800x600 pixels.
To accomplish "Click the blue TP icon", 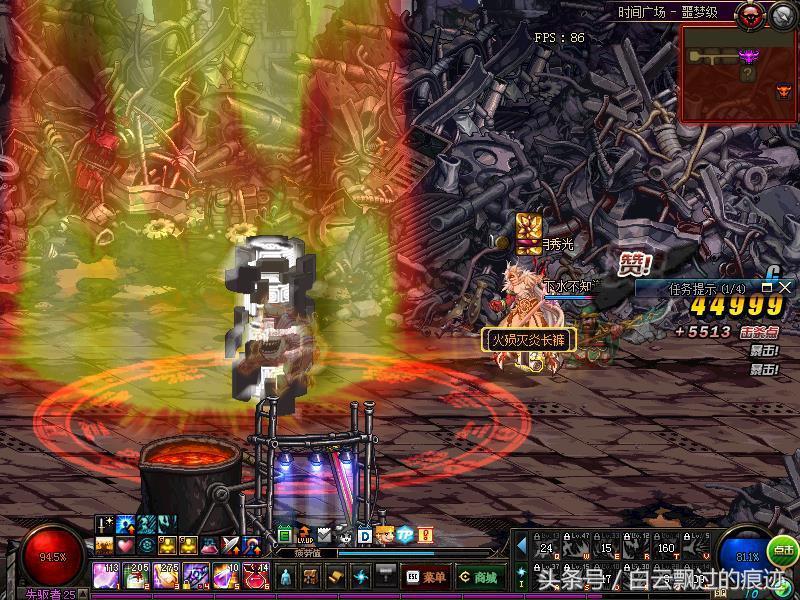I will click(405, 536).
